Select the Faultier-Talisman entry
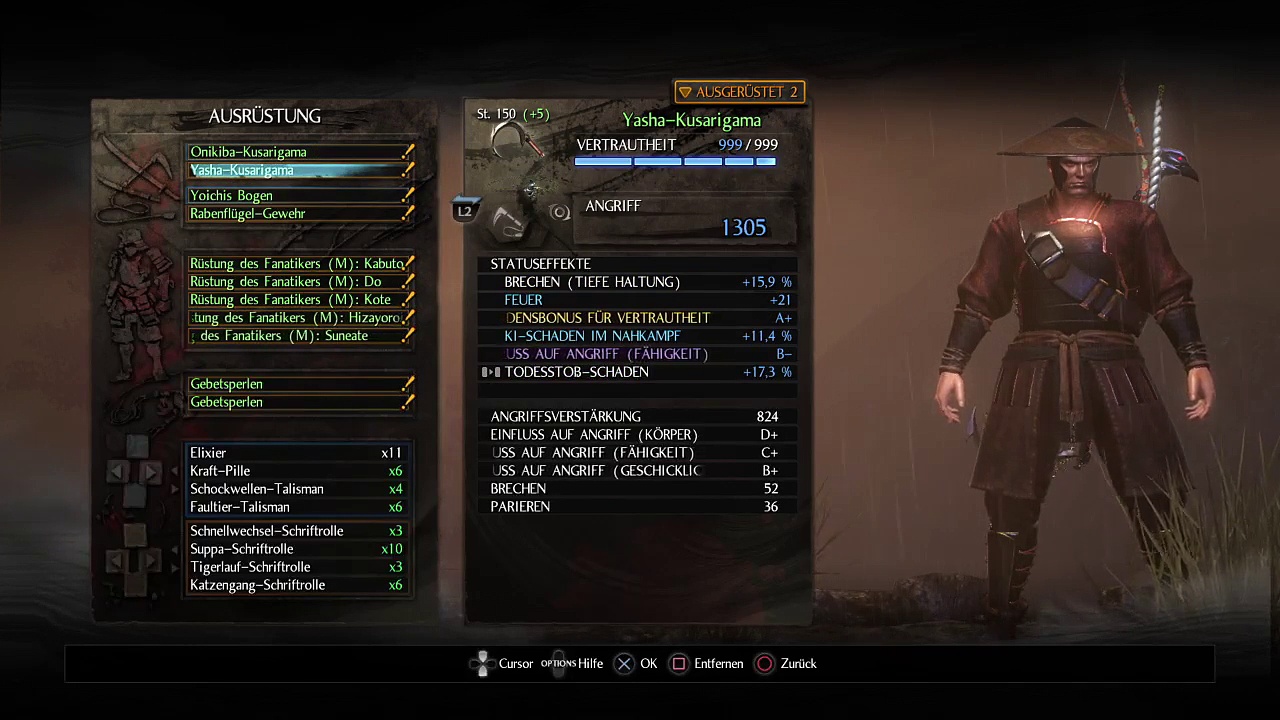Image resolution: width=1280 pixels, height=720 pixels. (x=296, y=507)
